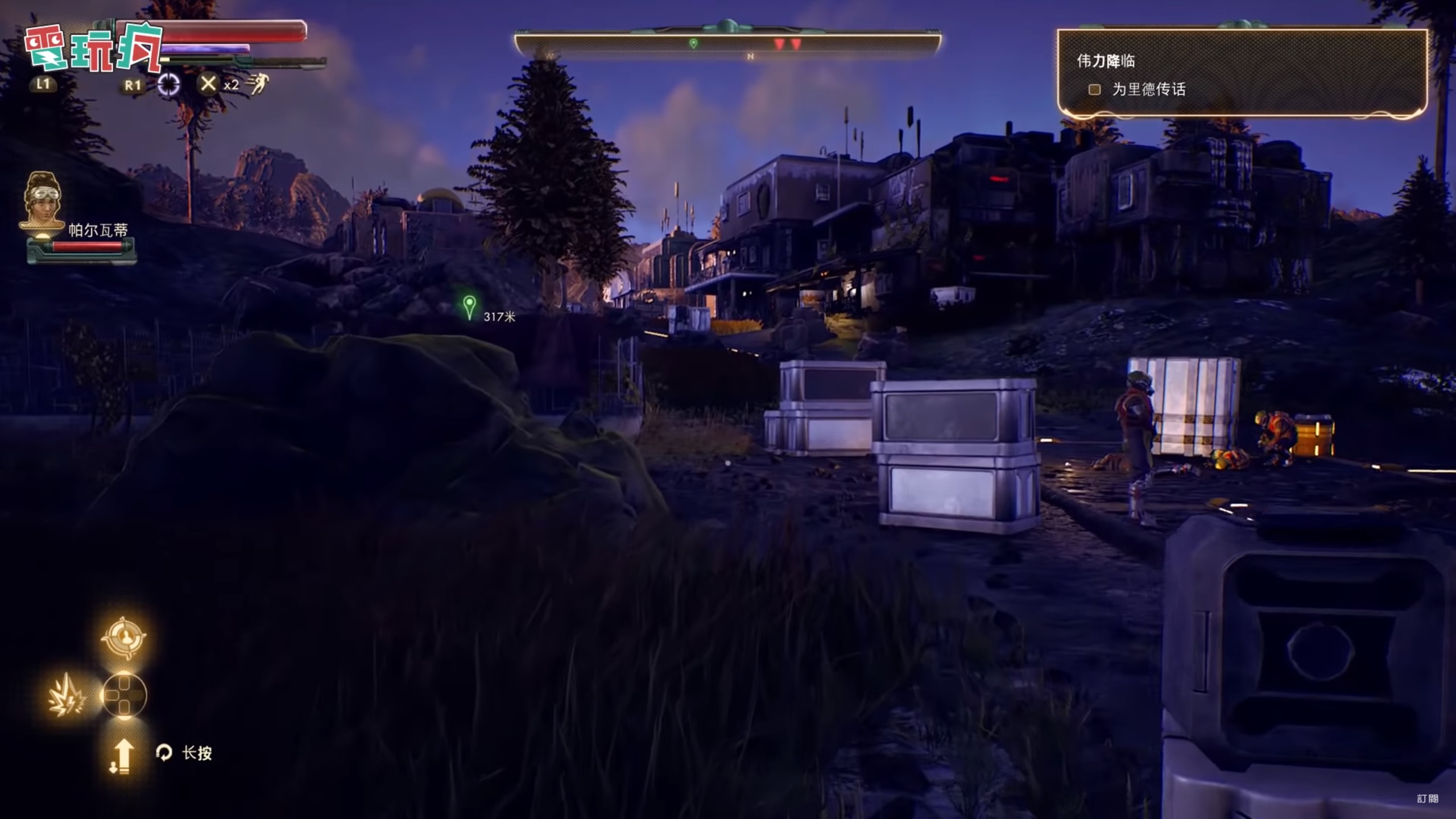
Task: Activate the companion target ability icon
Action: pyautogui.click(x=124, y=638)
